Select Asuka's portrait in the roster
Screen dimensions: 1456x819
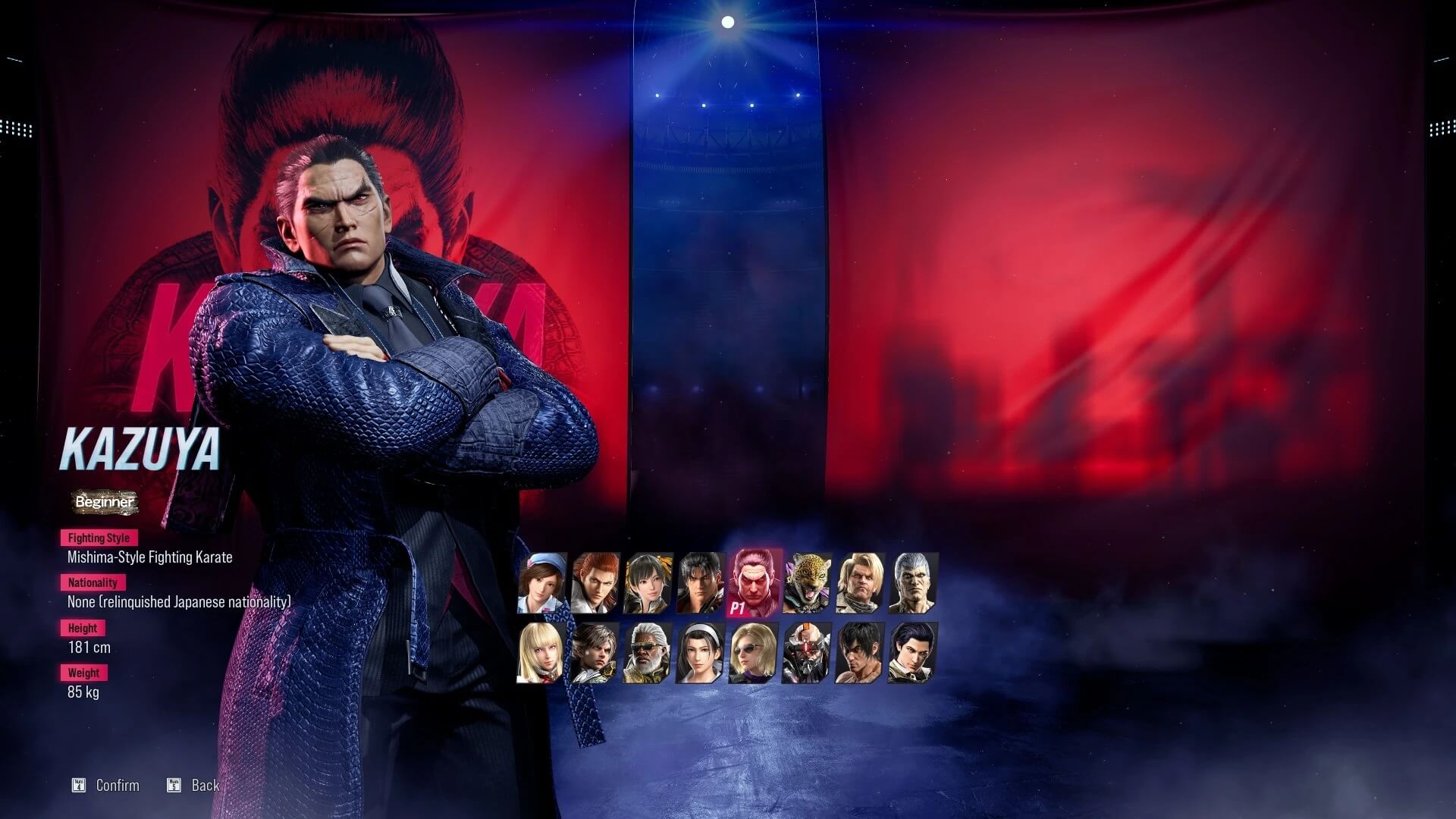541,582
